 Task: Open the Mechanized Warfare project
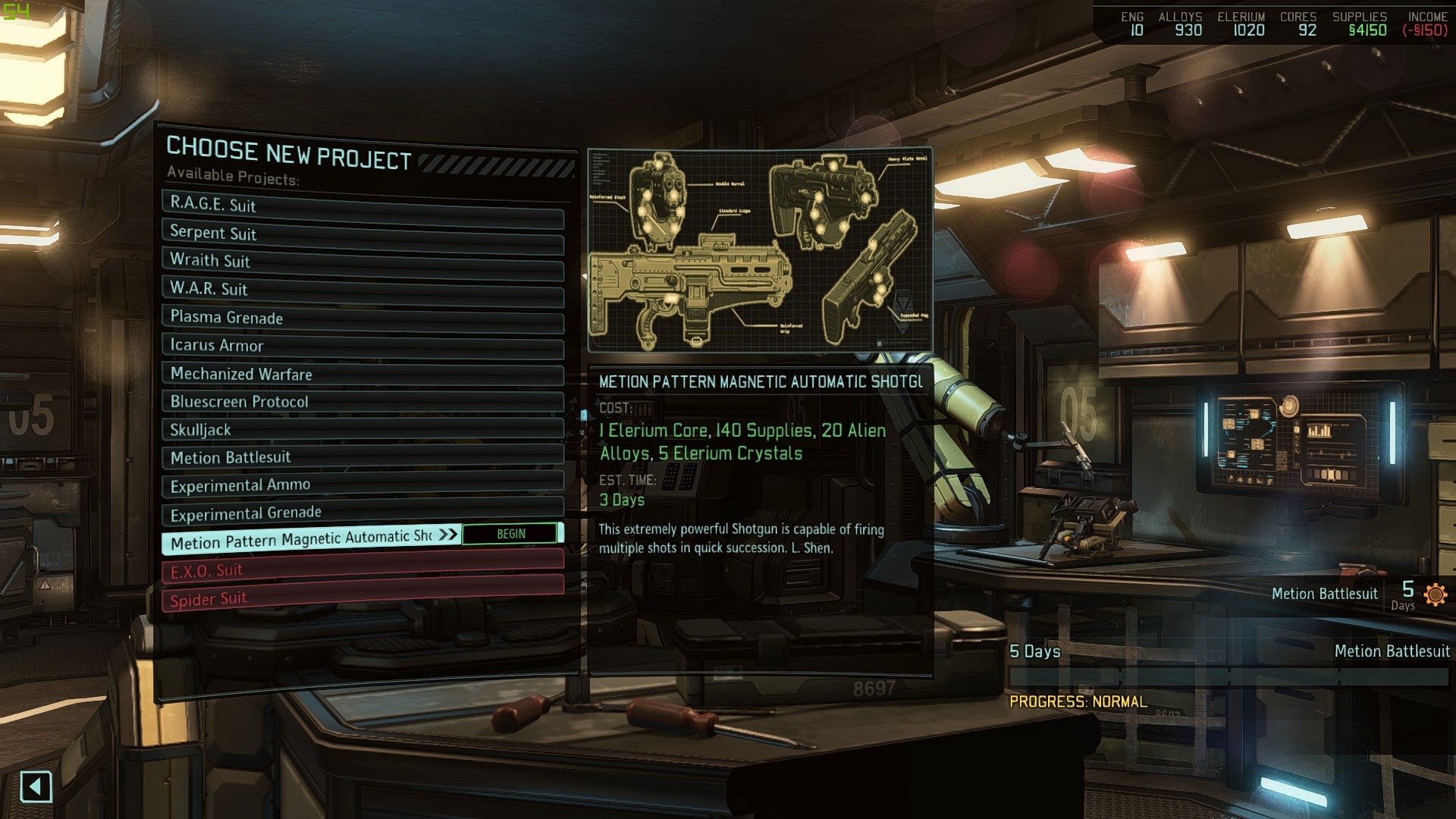(362, 374)
